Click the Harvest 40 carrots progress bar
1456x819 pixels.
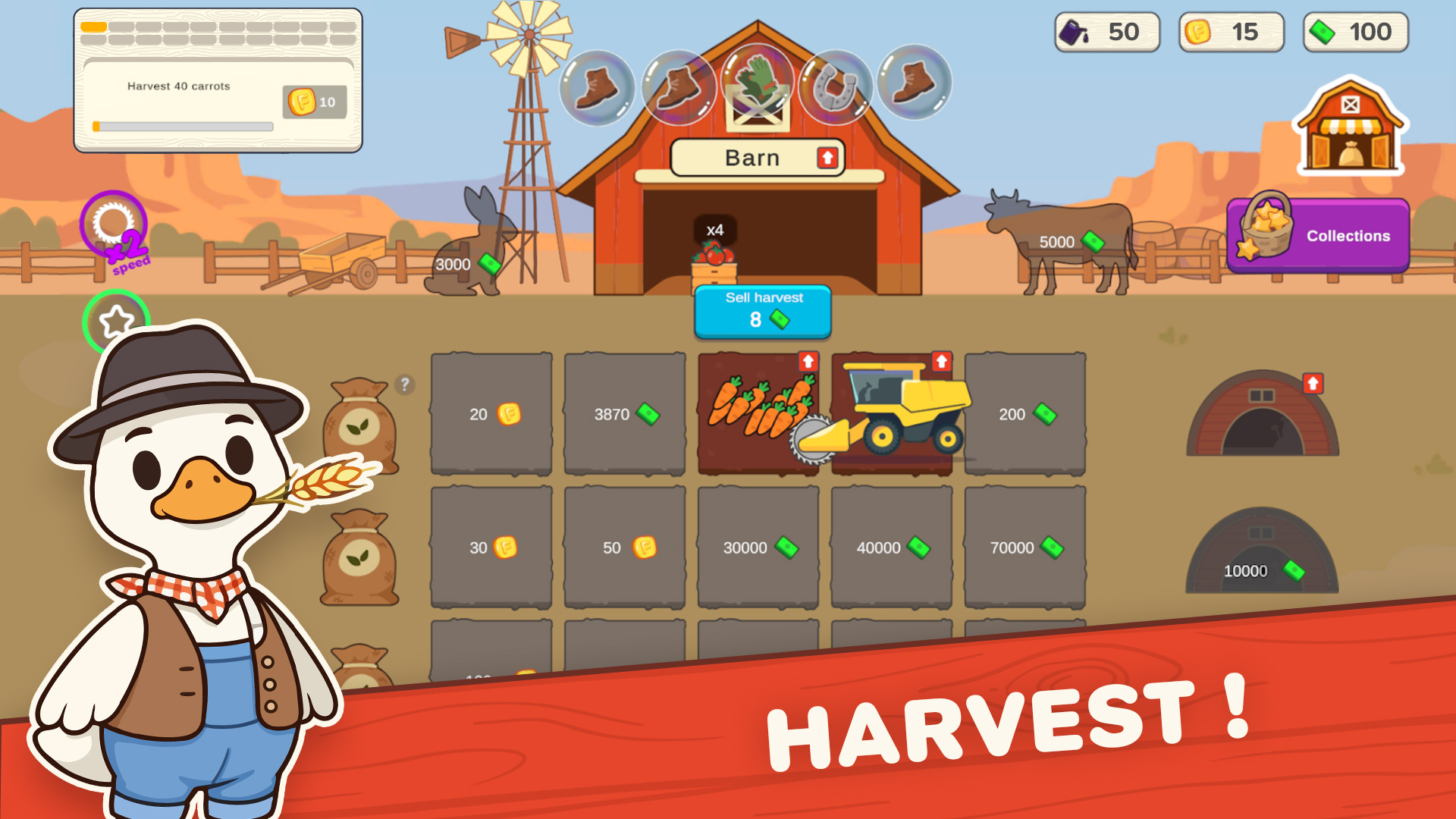tap(182, 125)
